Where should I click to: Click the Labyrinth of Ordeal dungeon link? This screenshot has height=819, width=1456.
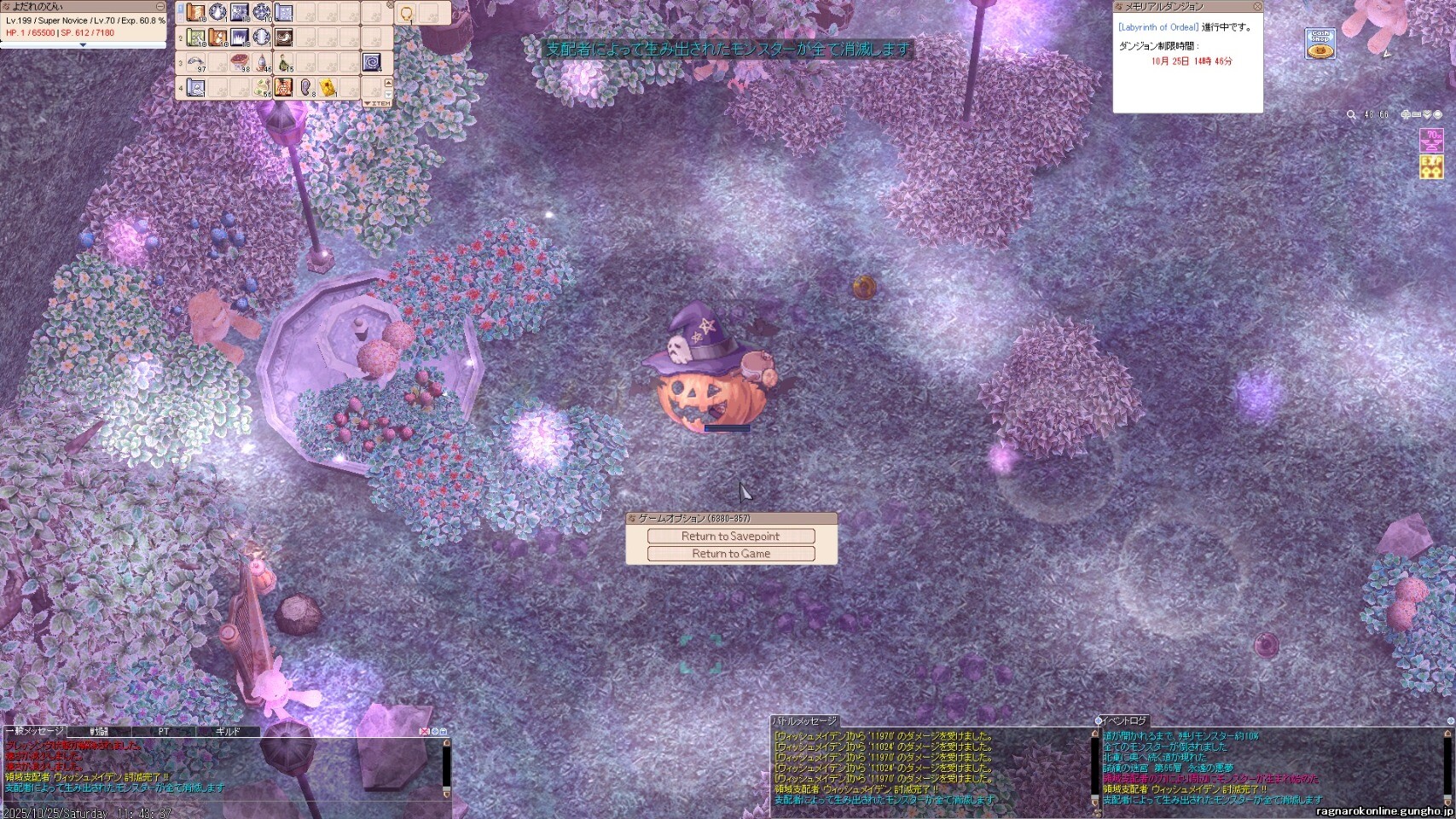point(1158,27)
